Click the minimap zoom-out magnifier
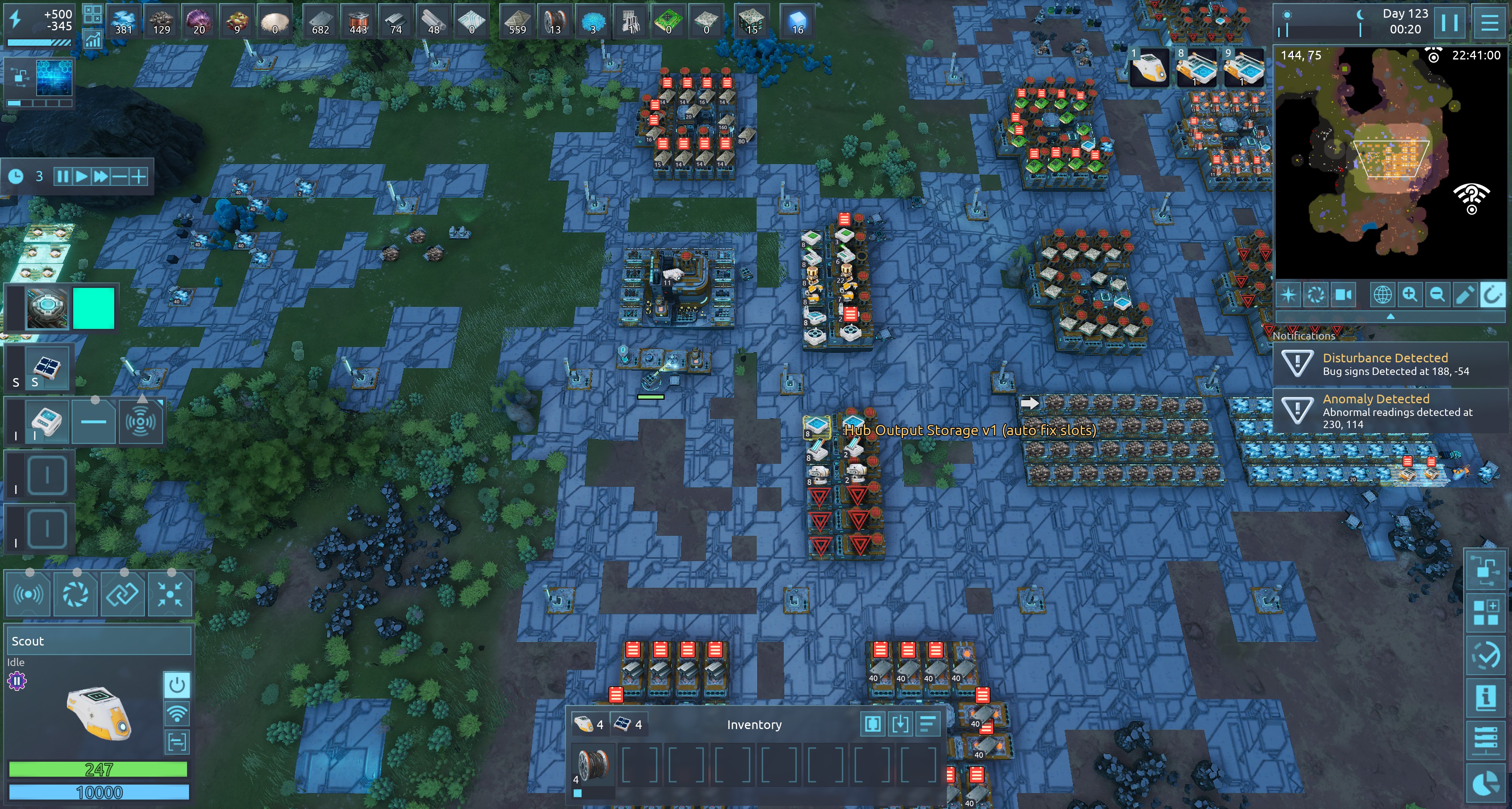 pos(1437,295)
